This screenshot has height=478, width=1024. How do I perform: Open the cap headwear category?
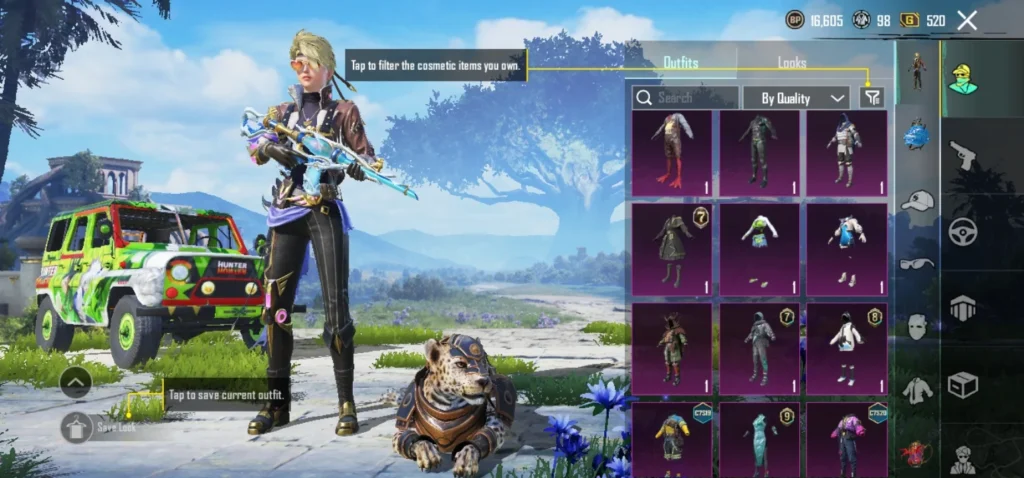[917, 201]
